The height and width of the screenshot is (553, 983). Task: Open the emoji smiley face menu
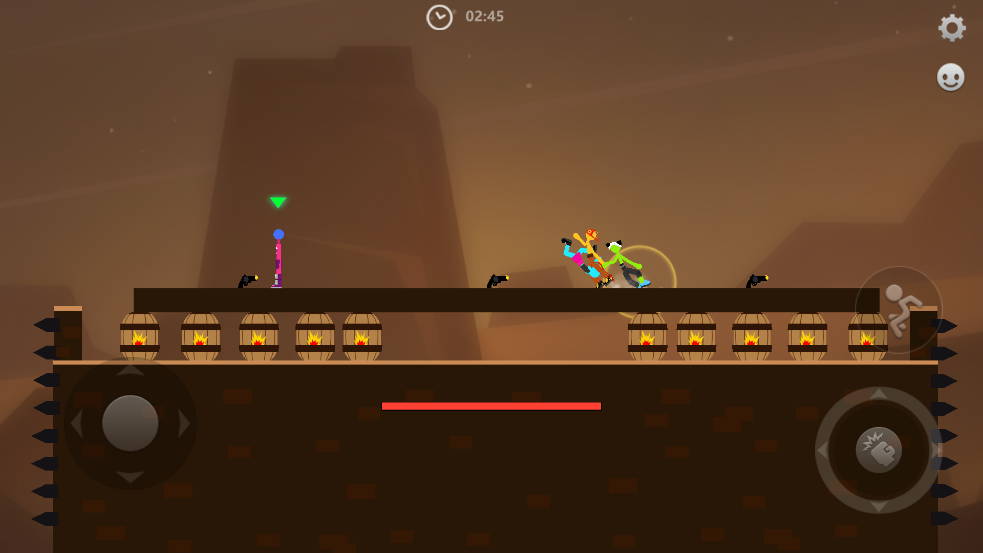point(950,77)
